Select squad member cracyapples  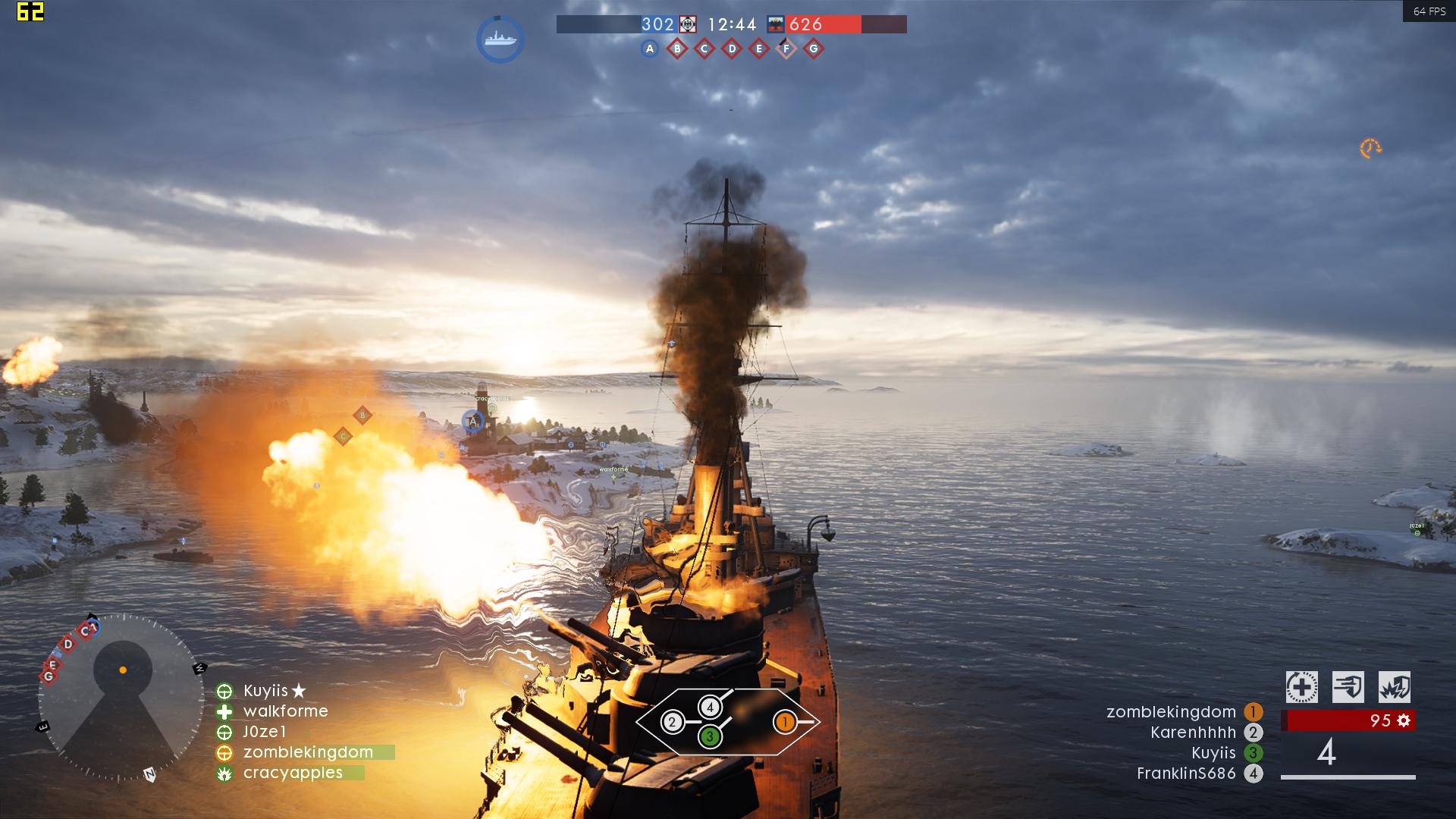coord(293,773)
